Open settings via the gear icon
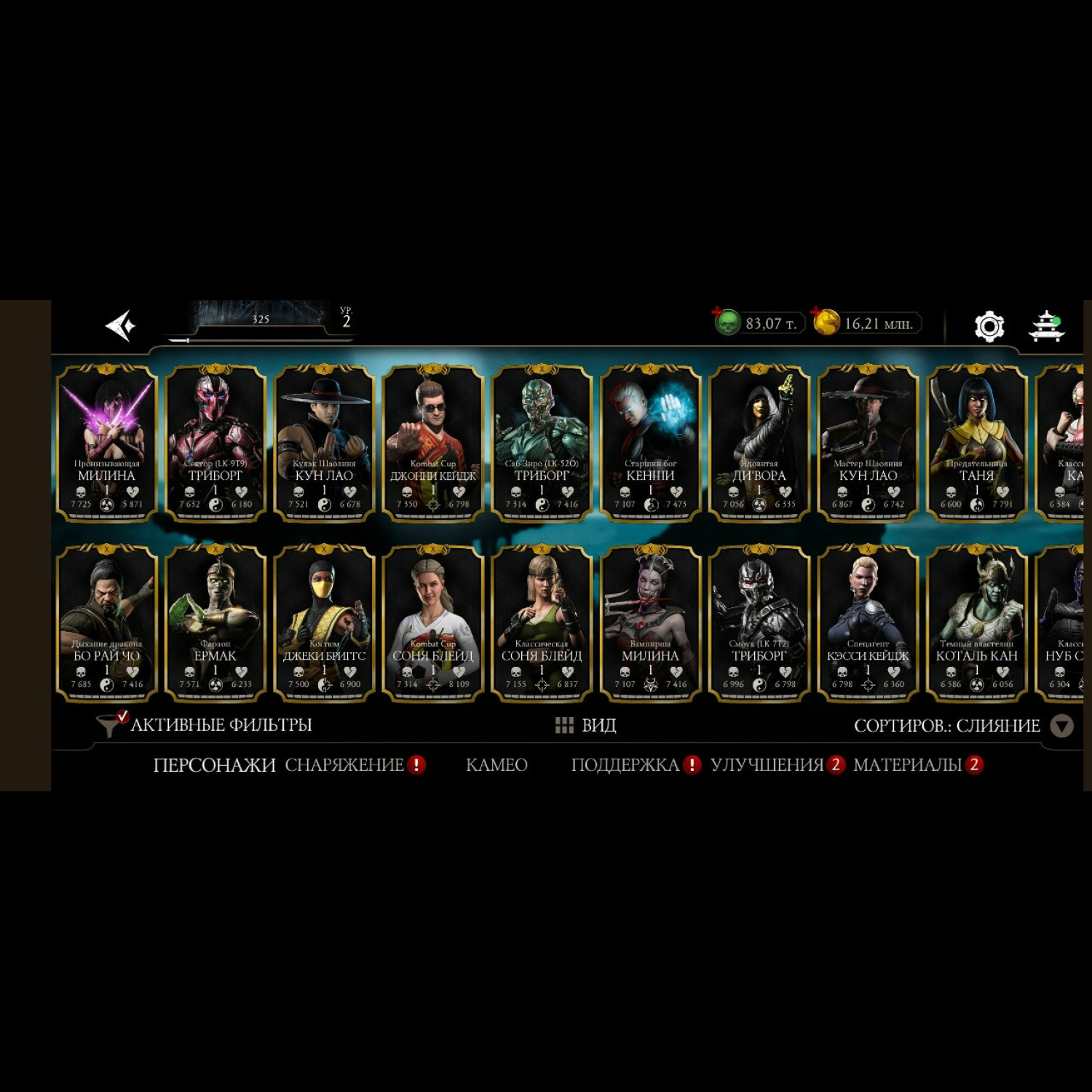Screen dimensions: 1092x1092 coord(989,326)
